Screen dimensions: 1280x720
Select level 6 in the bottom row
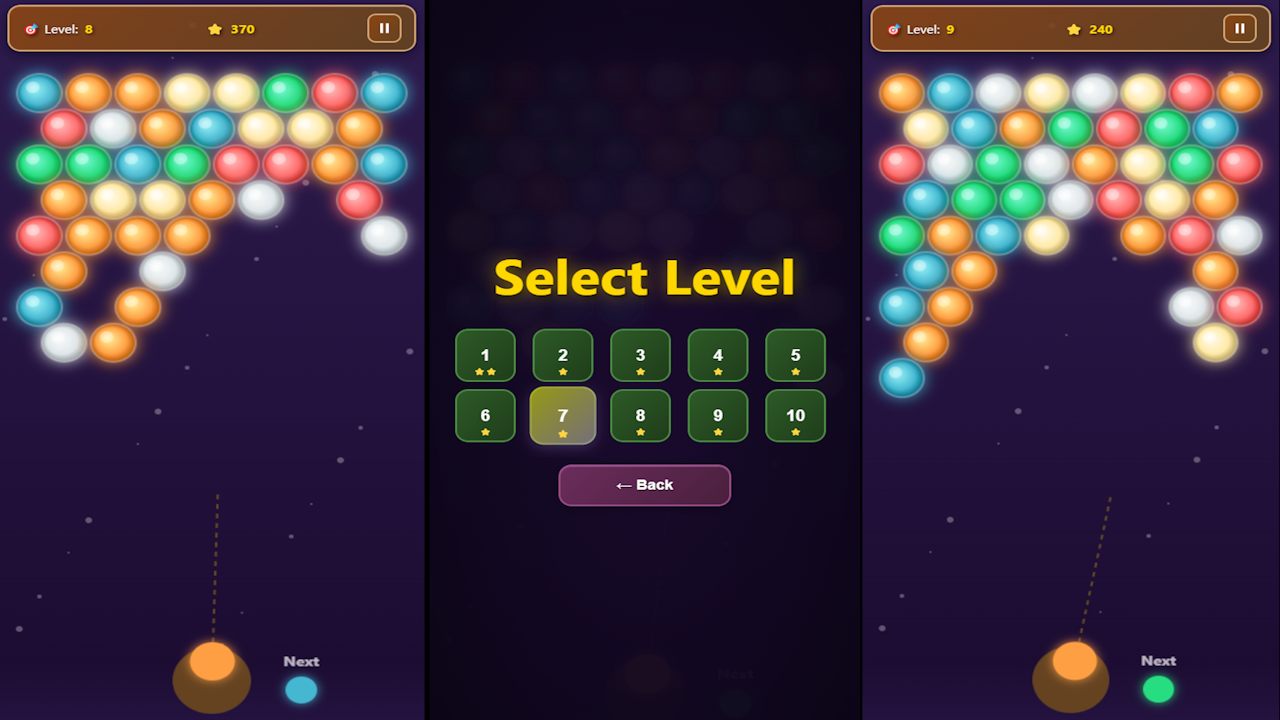(x=485, y=415)
